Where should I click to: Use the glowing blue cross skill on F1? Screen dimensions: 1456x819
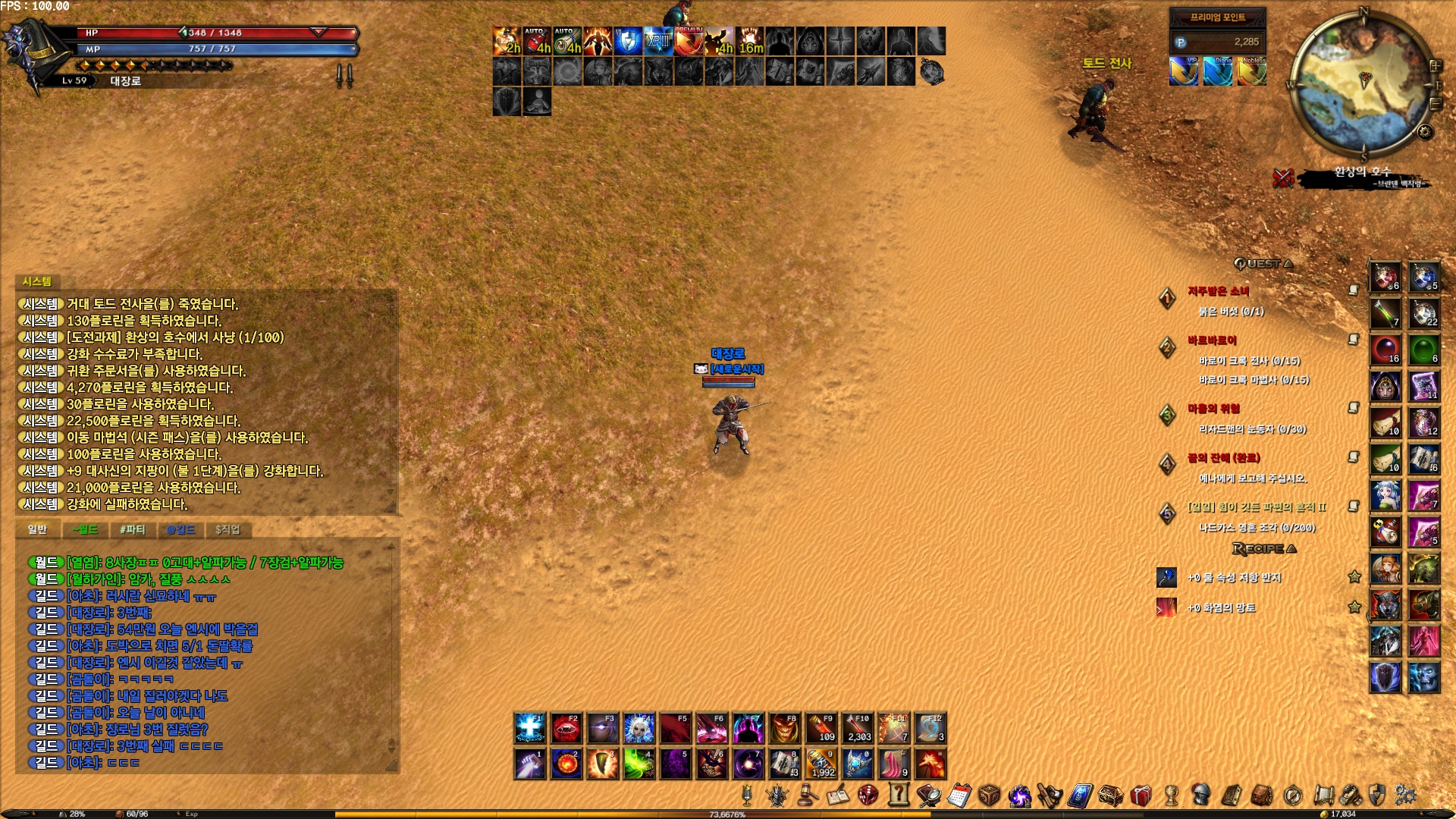coord(529,728)
